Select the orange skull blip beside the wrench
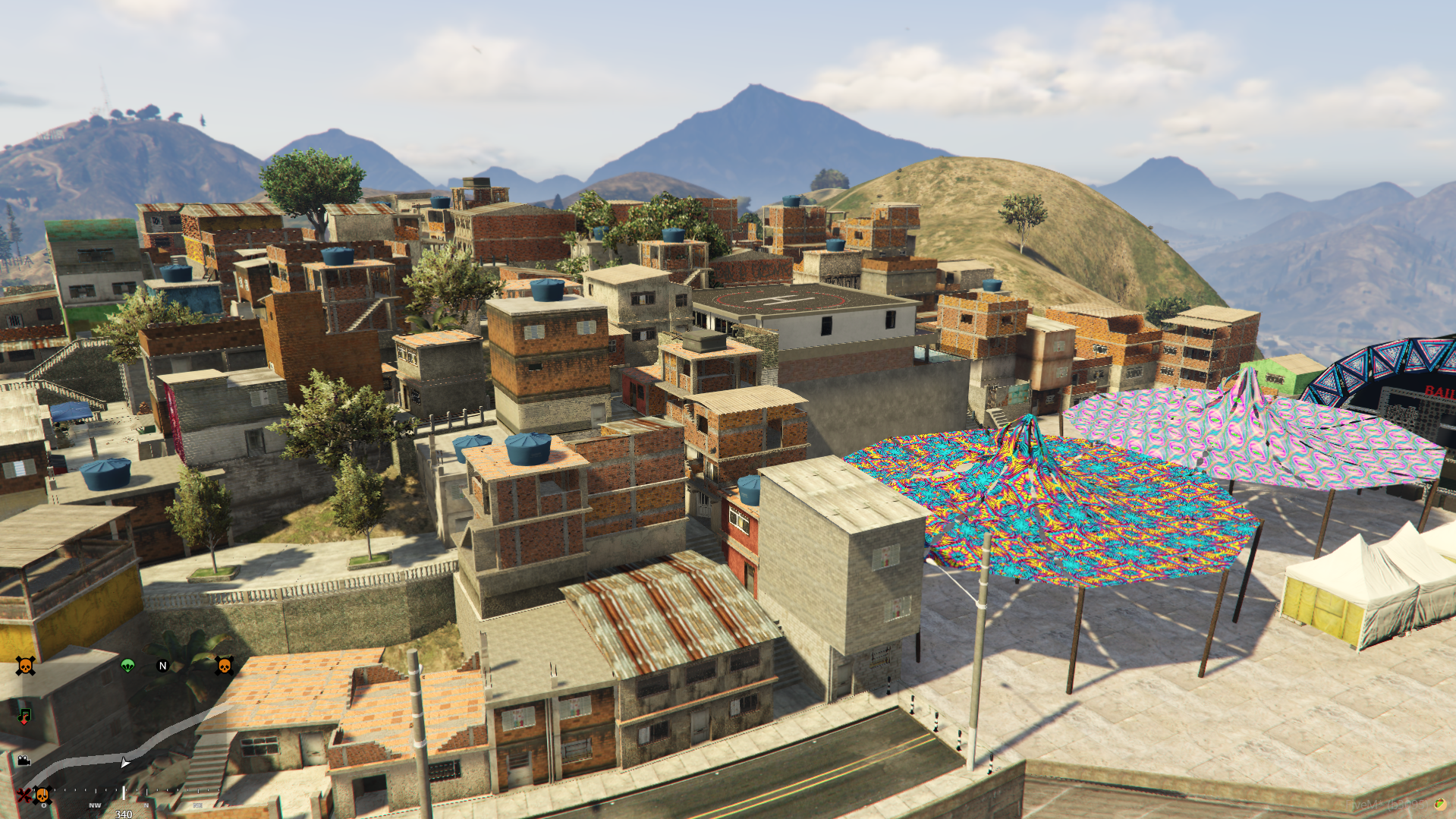 pos(42,795)
